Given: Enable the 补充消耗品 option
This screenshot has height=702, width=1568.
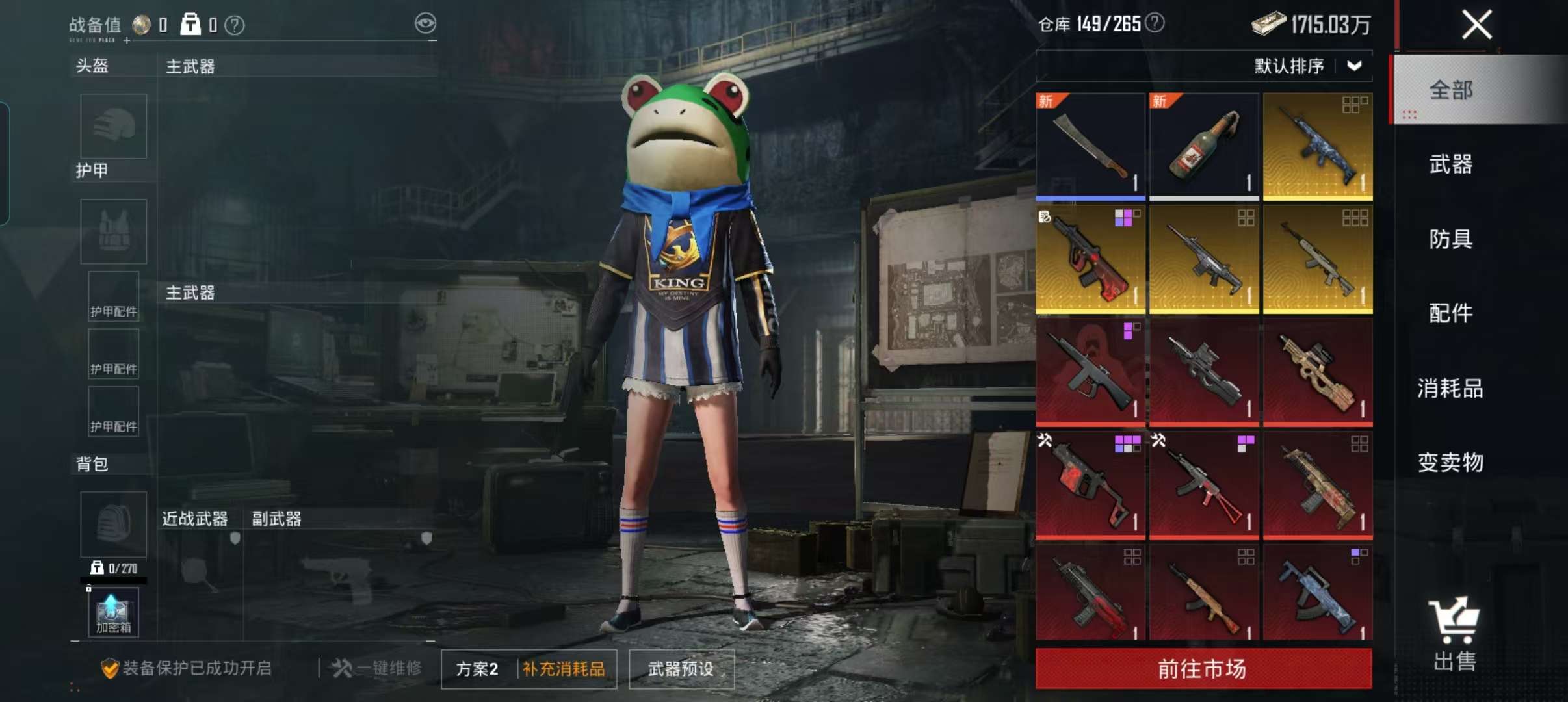Looking at the screenshot, I should (x=563, y=669).
